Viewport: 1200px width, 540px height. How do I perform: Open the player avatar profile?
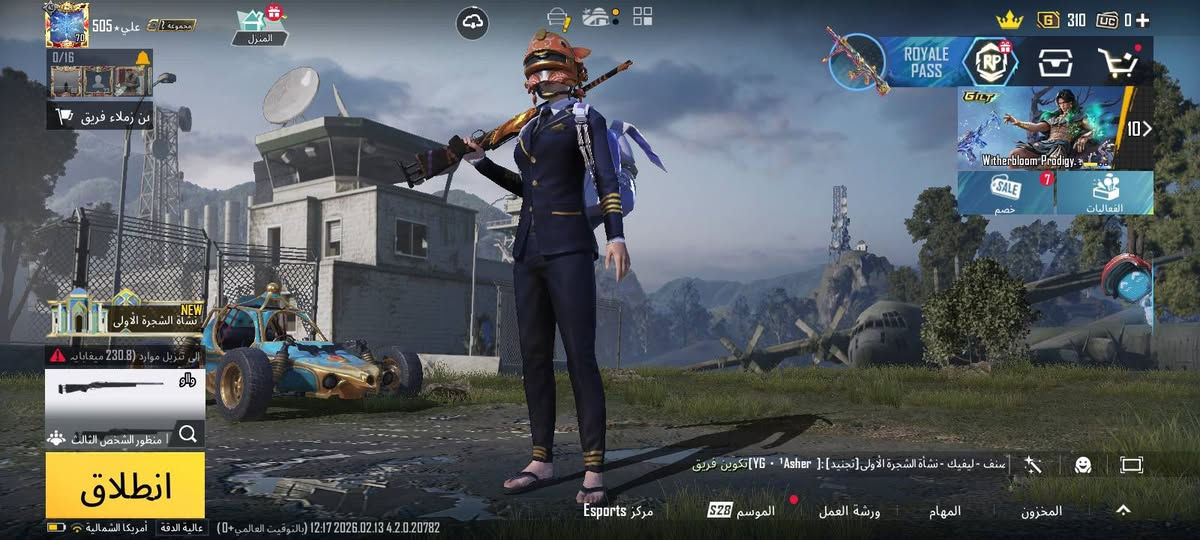67,25
